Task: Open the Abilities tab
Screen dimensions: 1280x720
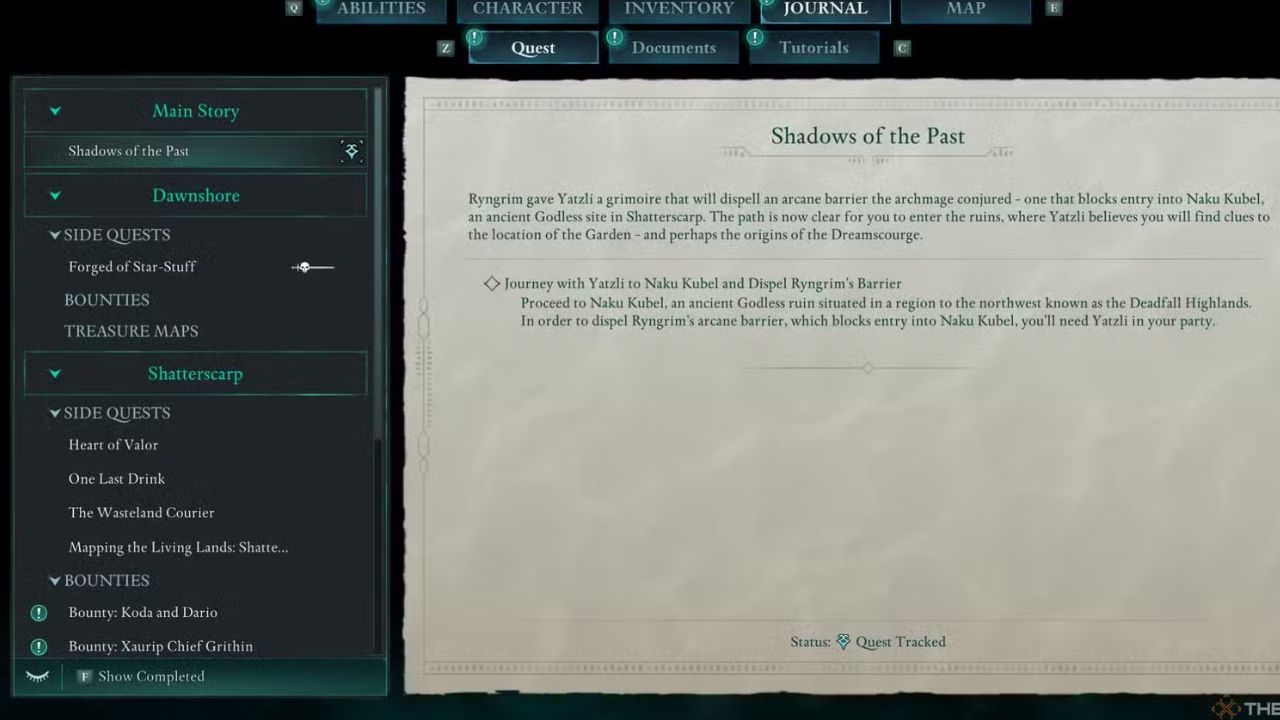Action: tap(381, 9)
